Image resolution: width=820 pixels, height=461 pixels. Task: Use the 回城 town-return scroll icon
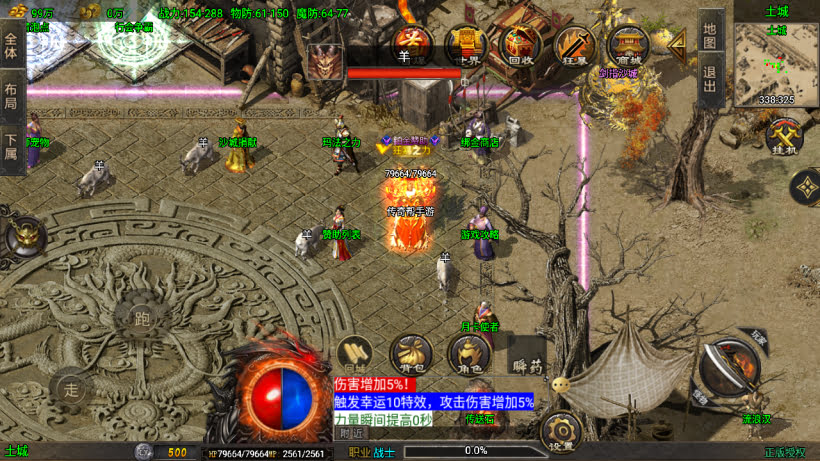(355, 354)
